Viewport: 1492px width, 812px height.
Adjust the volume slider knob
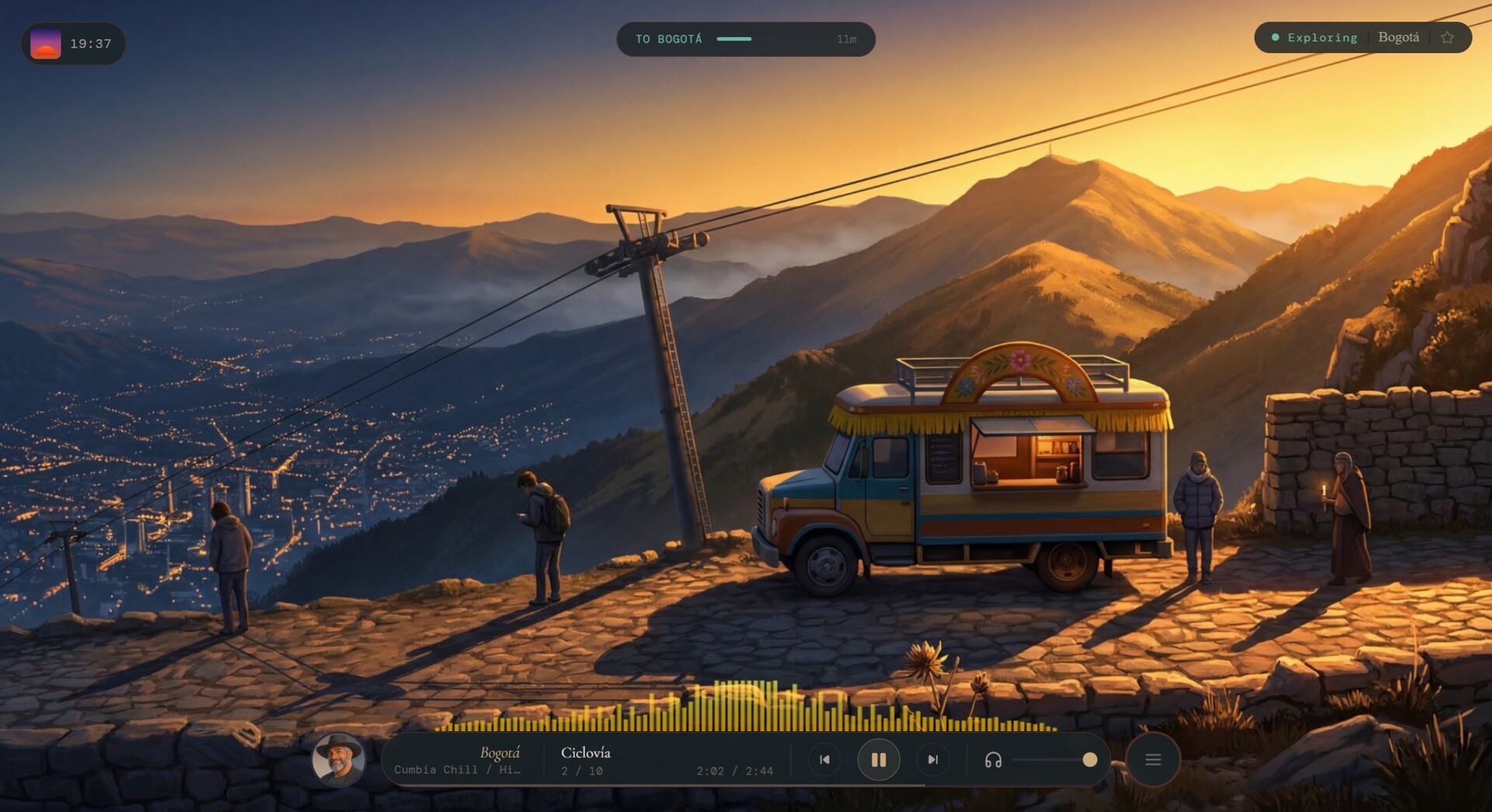(x=1089, y=760)
